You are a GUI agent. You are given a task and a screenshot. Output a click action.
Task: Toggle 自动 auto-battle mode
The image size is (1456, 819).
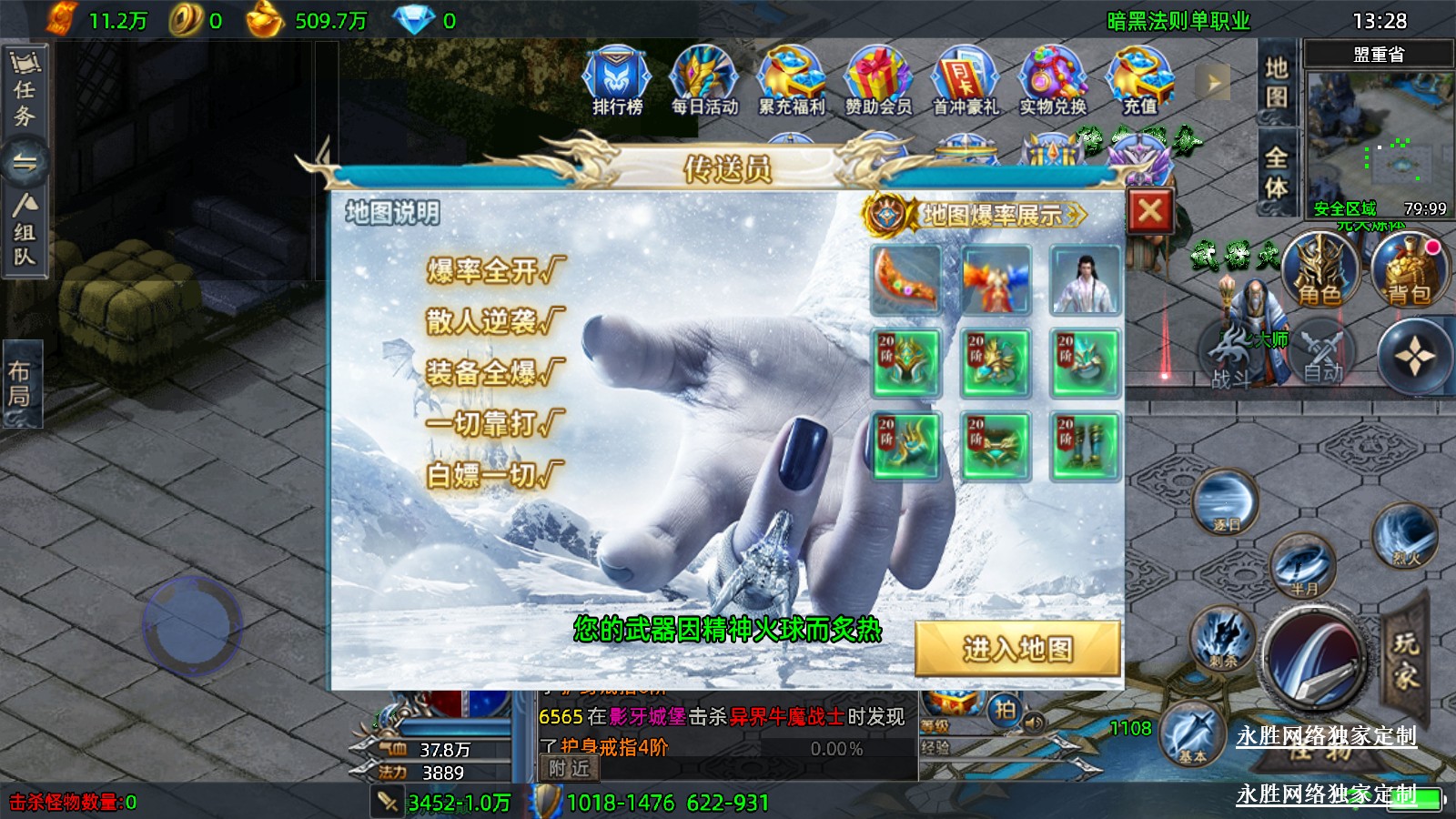pyautogui.click(x=1322, y=354)
